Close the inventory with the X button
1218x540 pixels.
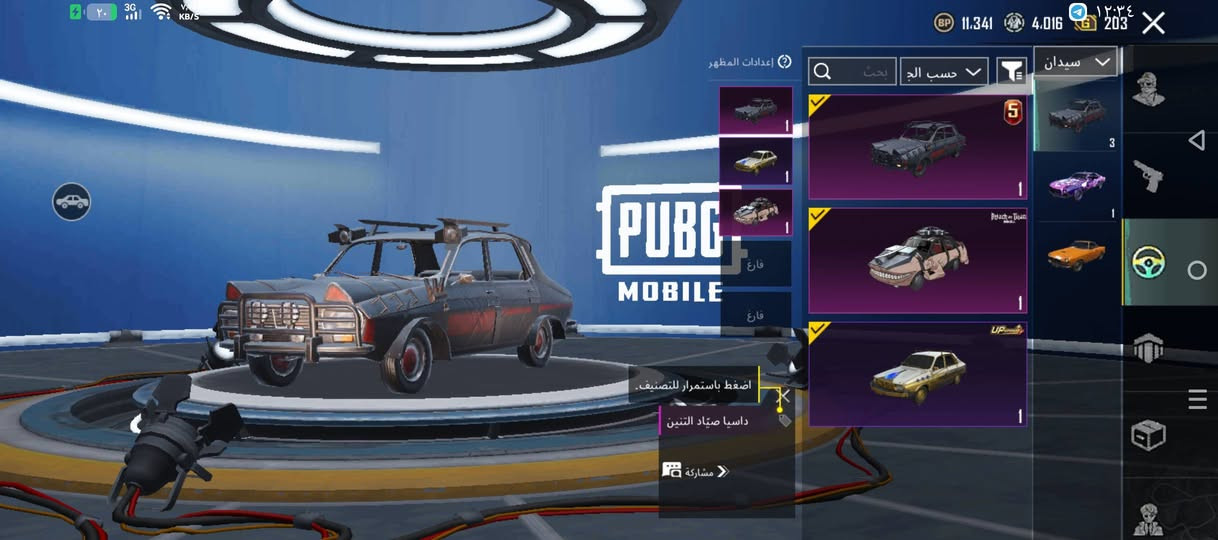coord(1153,24)
